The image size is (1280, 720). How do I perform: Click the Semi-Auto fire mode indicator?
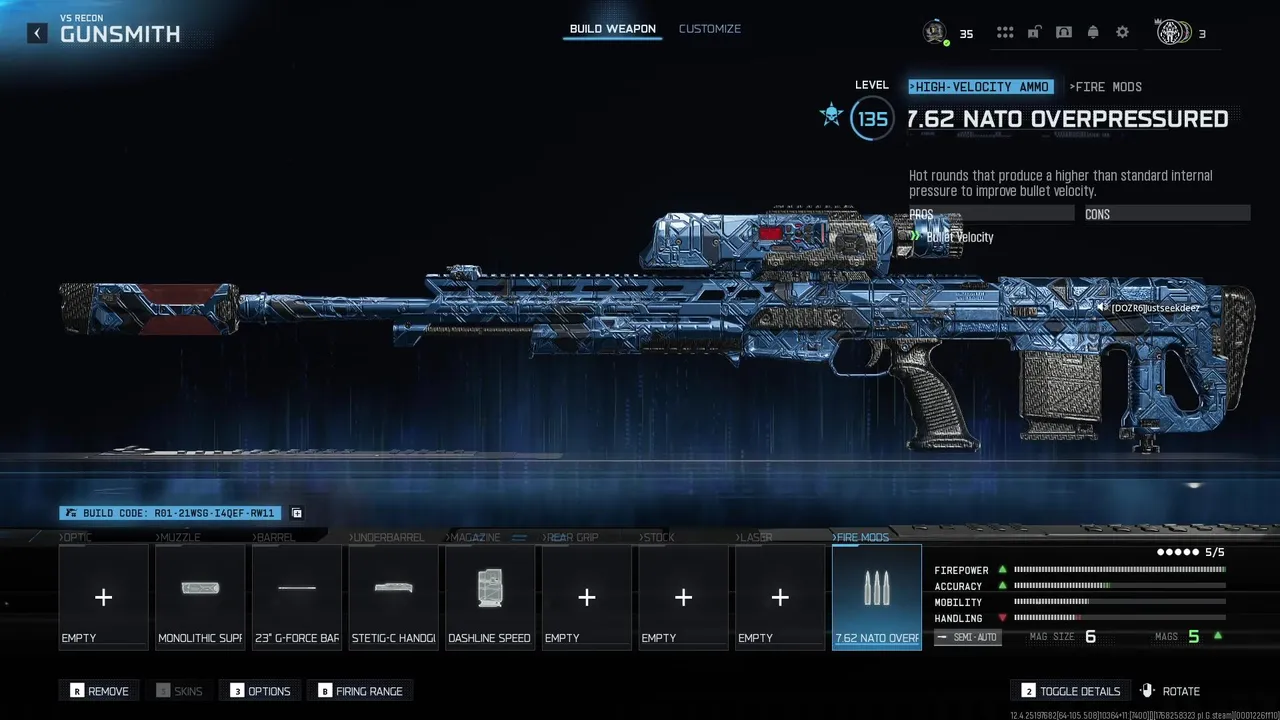(967, 637)
